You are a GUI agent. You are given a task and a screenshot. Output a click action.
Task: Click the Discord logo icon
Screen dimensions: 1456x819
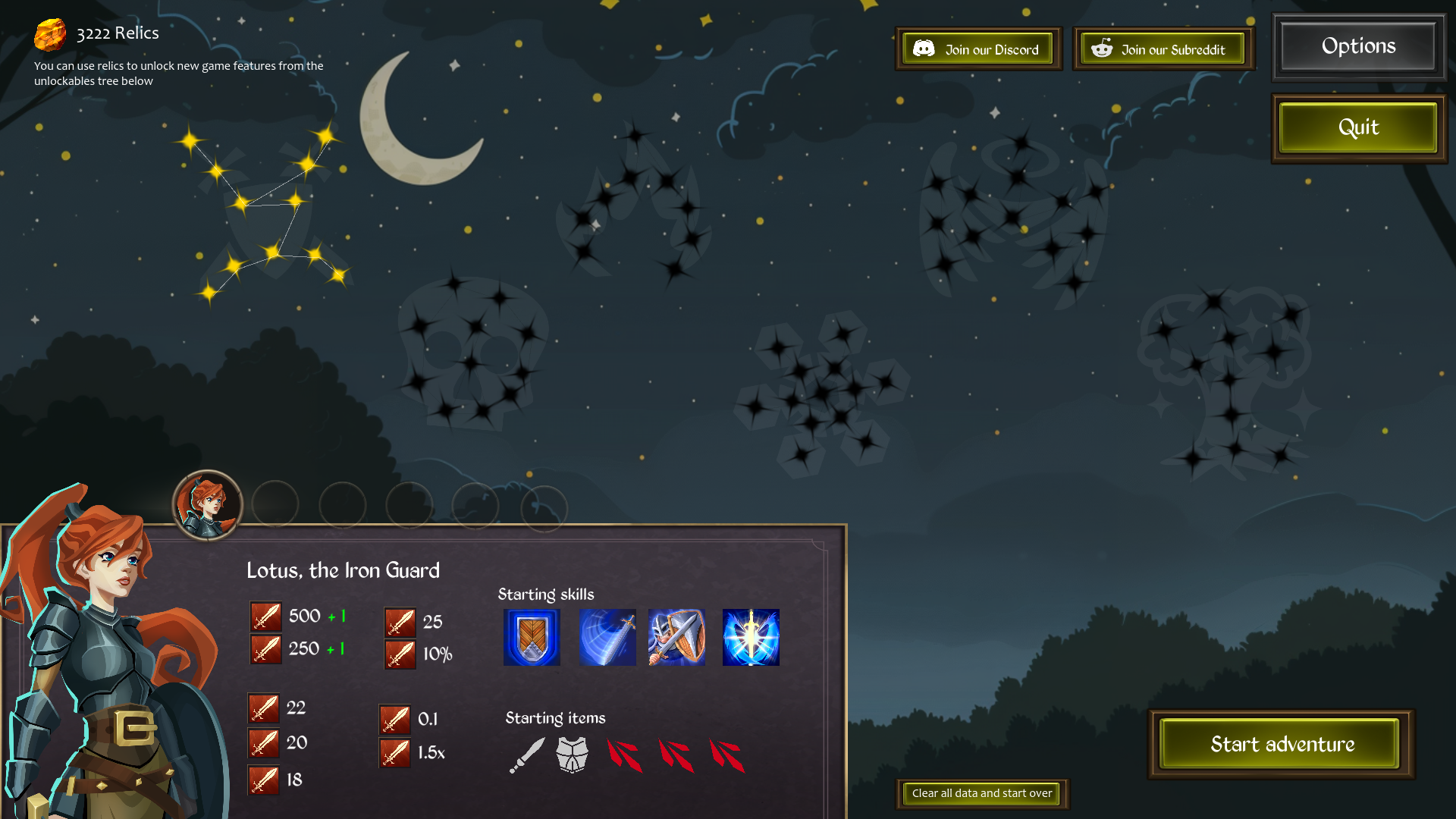click(x=924, y=49)
